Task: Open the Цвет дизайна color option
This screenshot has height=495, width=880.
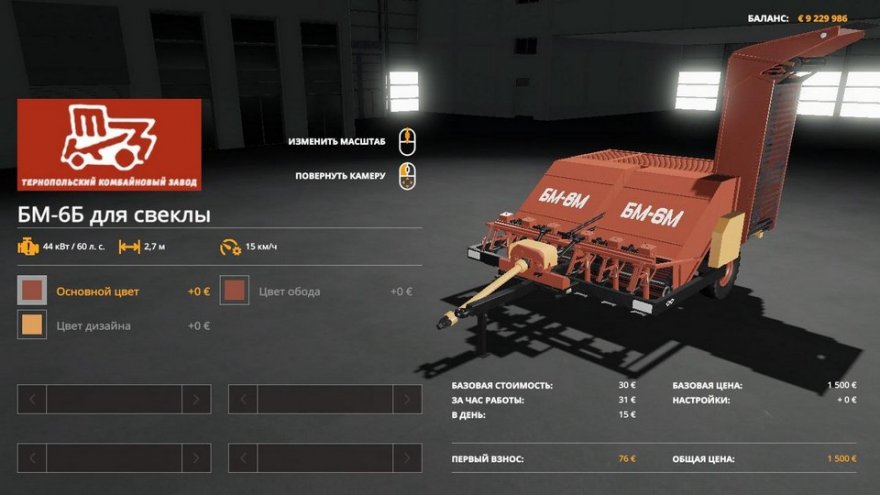Action: point(33,325)
